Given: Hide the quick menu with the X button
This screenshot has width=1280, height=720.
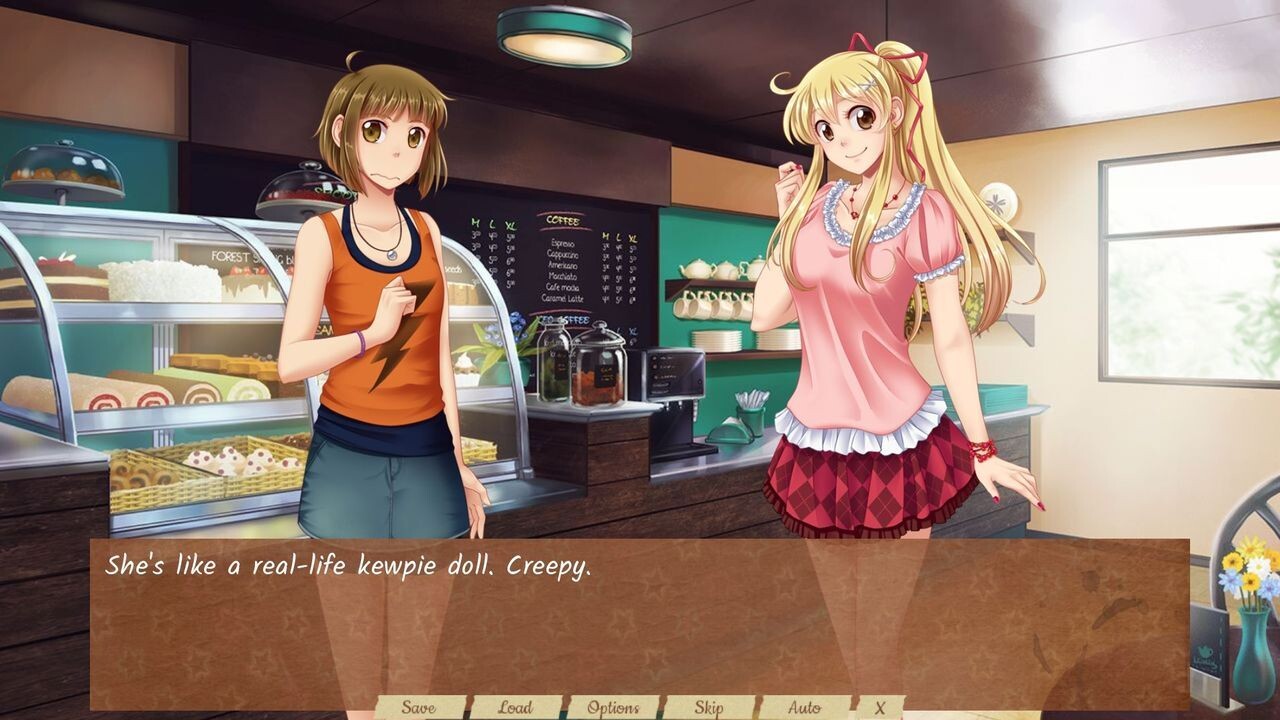Looking at the screenshot, I should [x=879, y=705].
